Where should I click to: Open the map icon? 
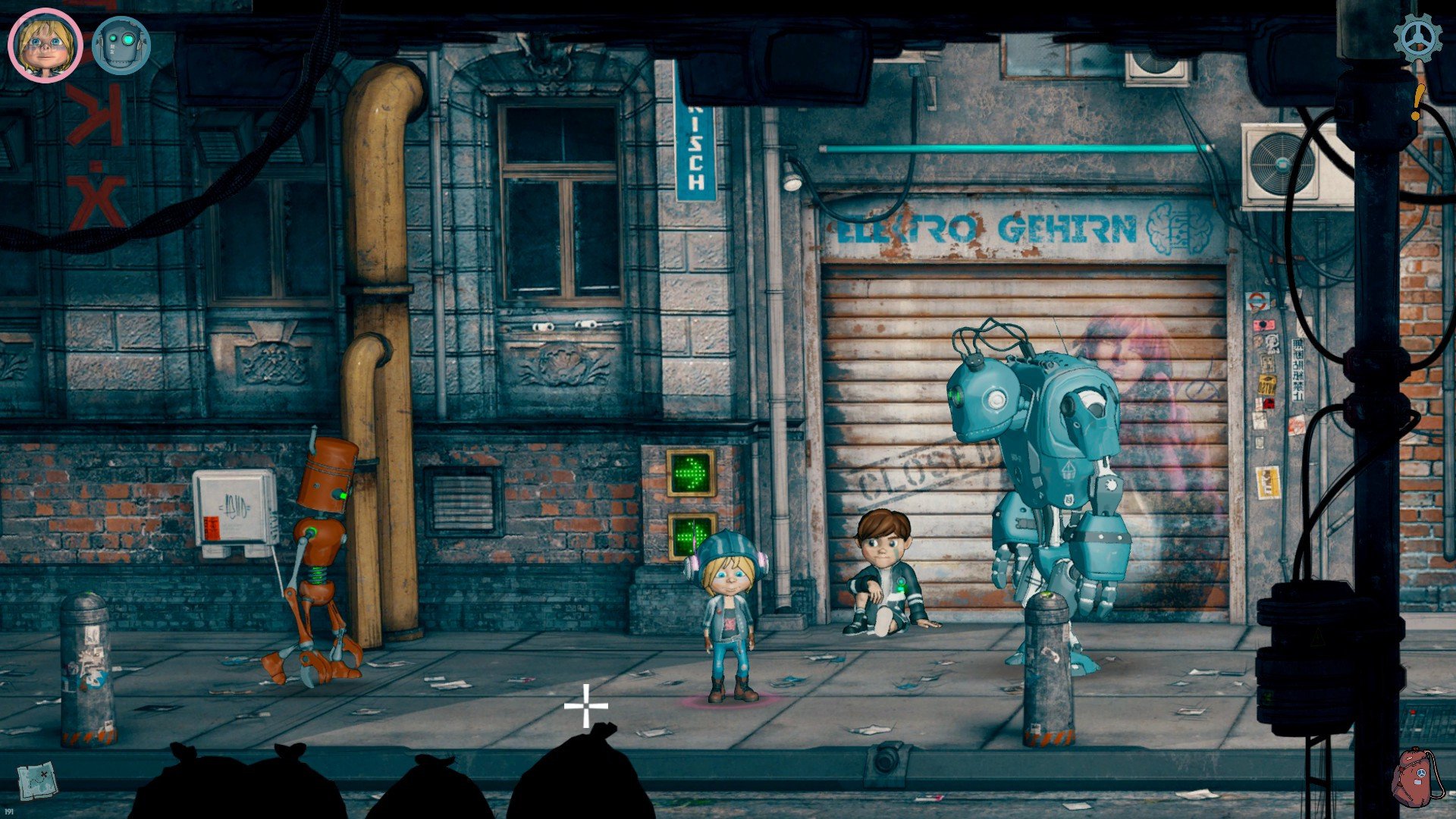click(x=37, y=779)
